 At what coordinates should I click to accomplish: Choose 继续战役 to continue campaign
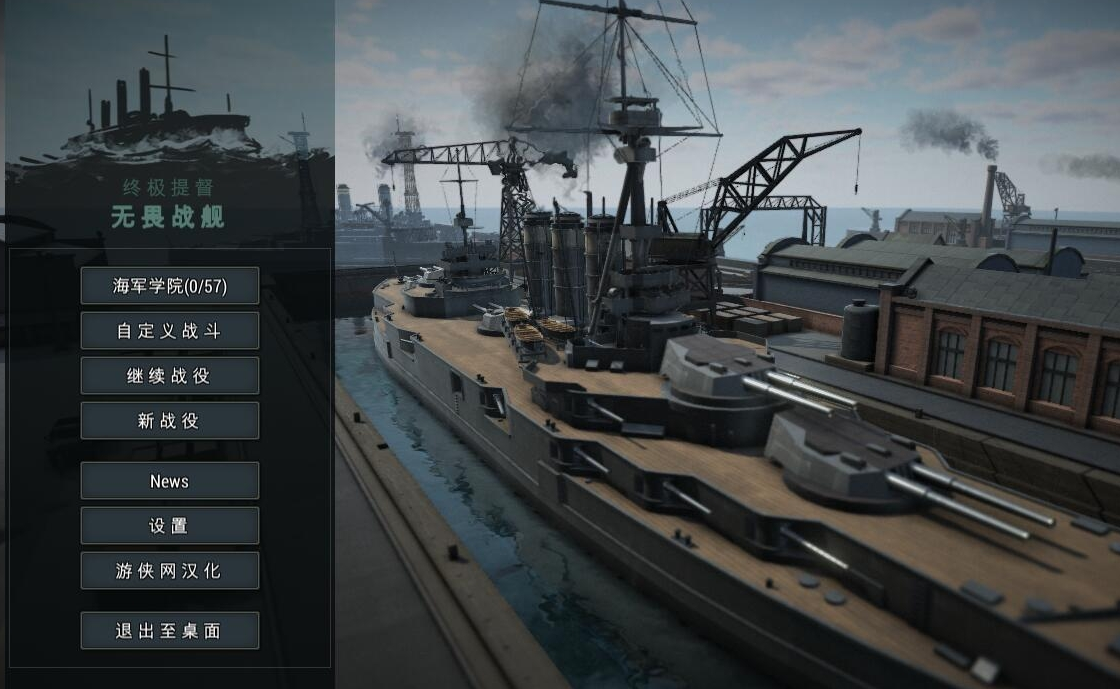point(170,376)
